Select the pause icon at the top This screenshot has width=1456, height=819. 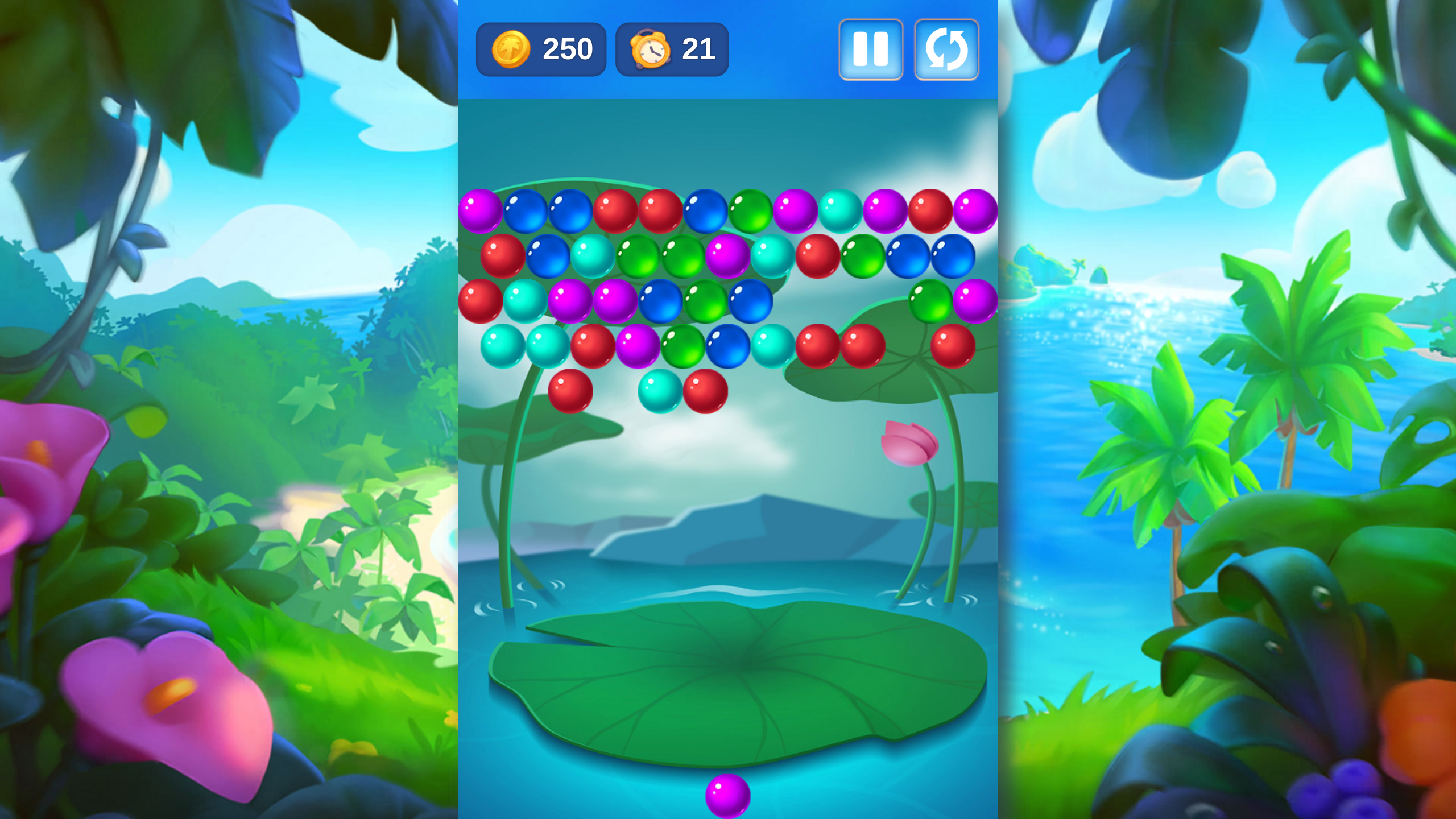[x=870, y=49]
